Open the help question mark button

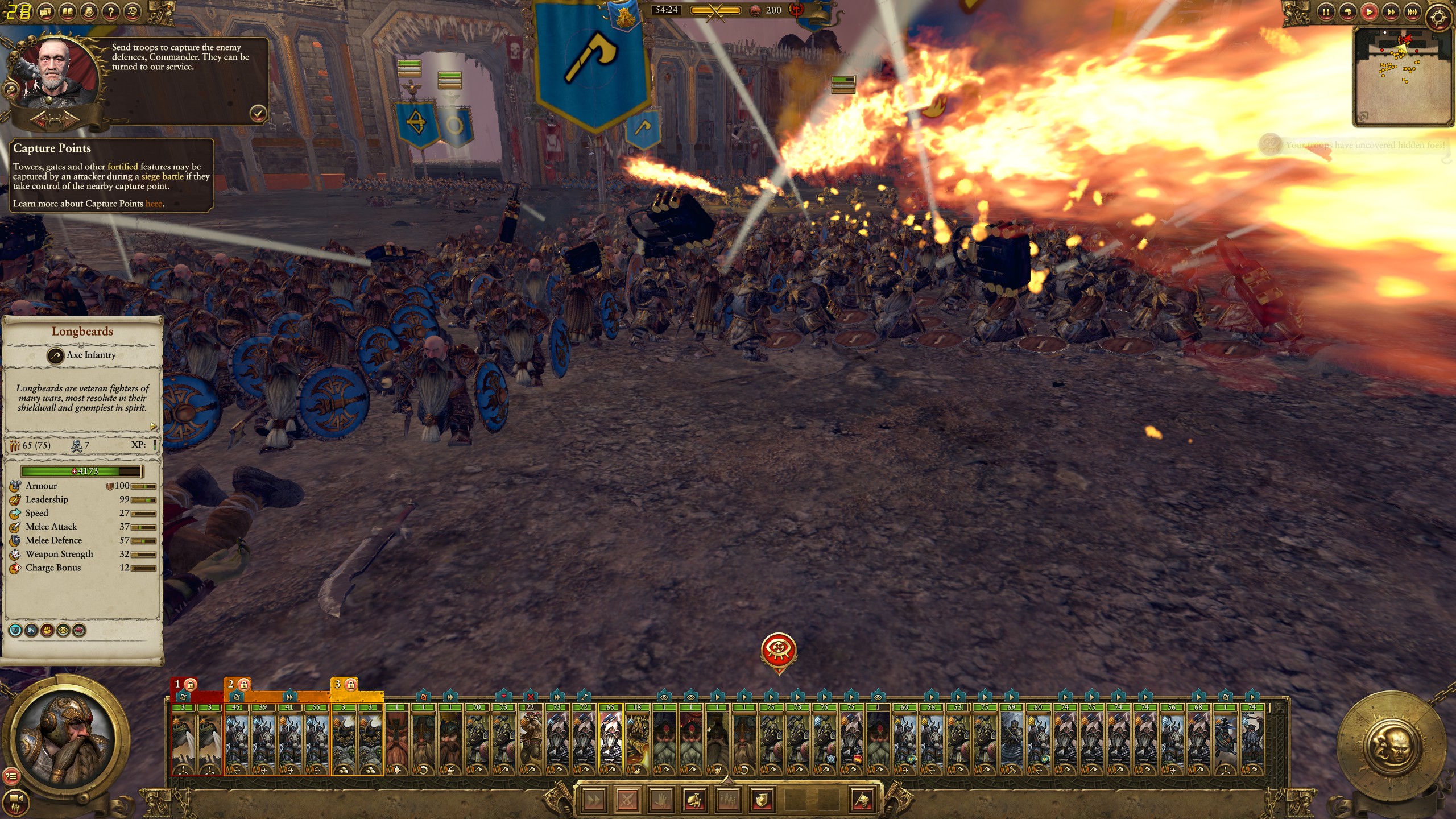pyautogui.click(x=111, y=11)
